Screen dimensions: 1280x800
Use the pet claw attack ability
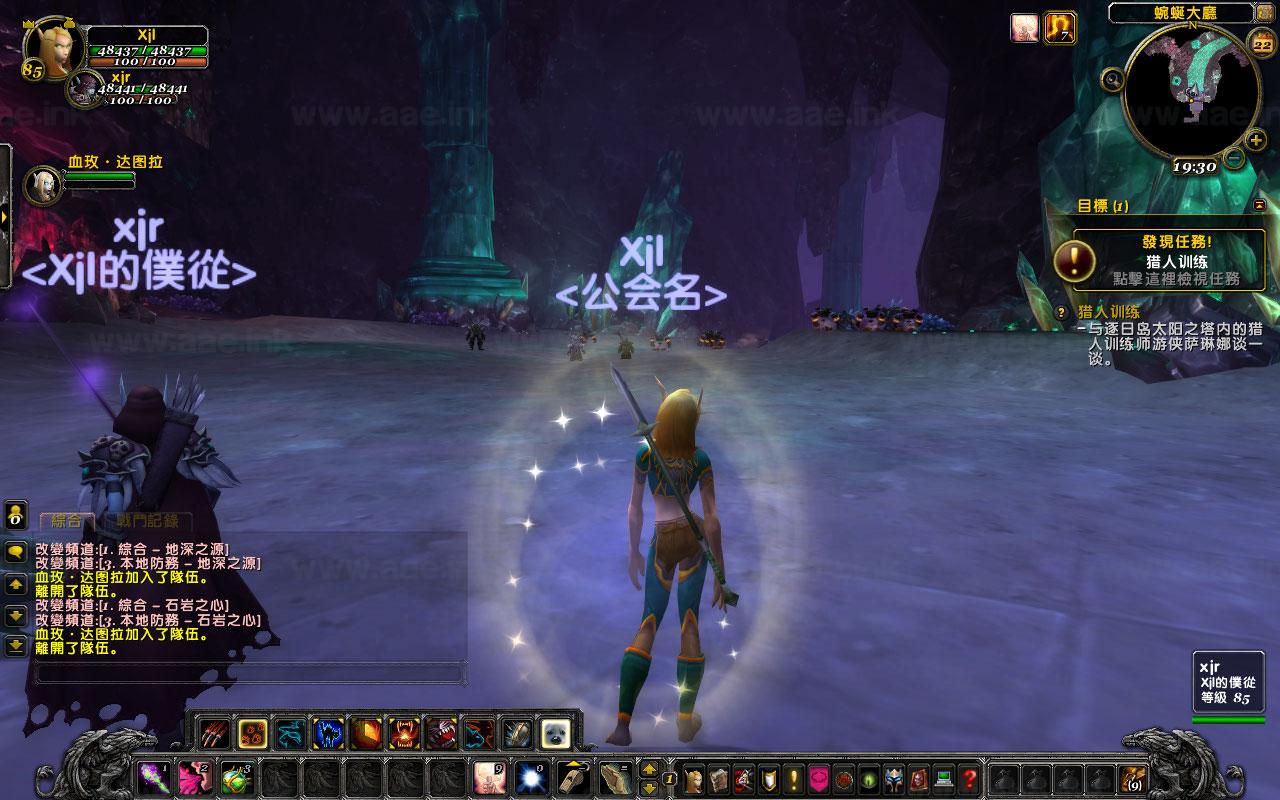(213, 735)
